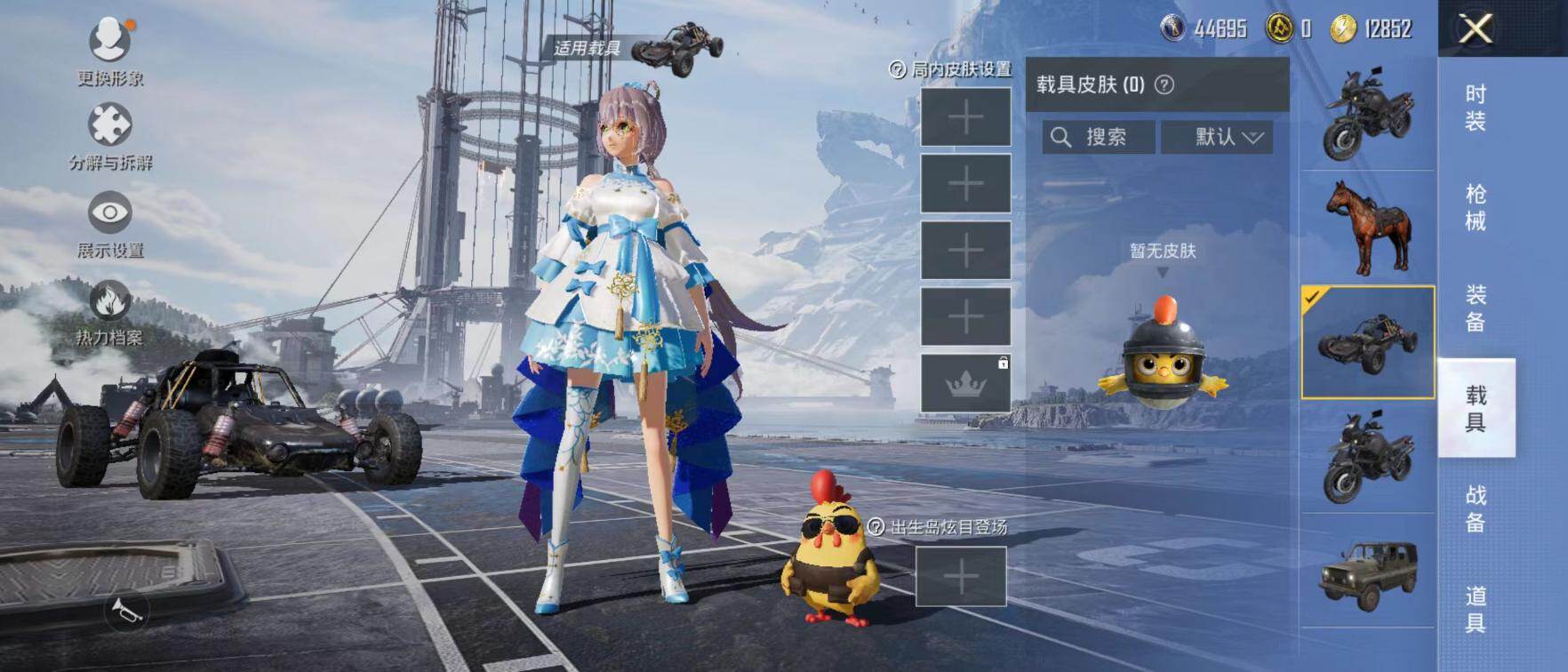This screenshot has height=672, width=1568.
Task: Switch to the 道具 items tab
Action: click(1476, 609)
